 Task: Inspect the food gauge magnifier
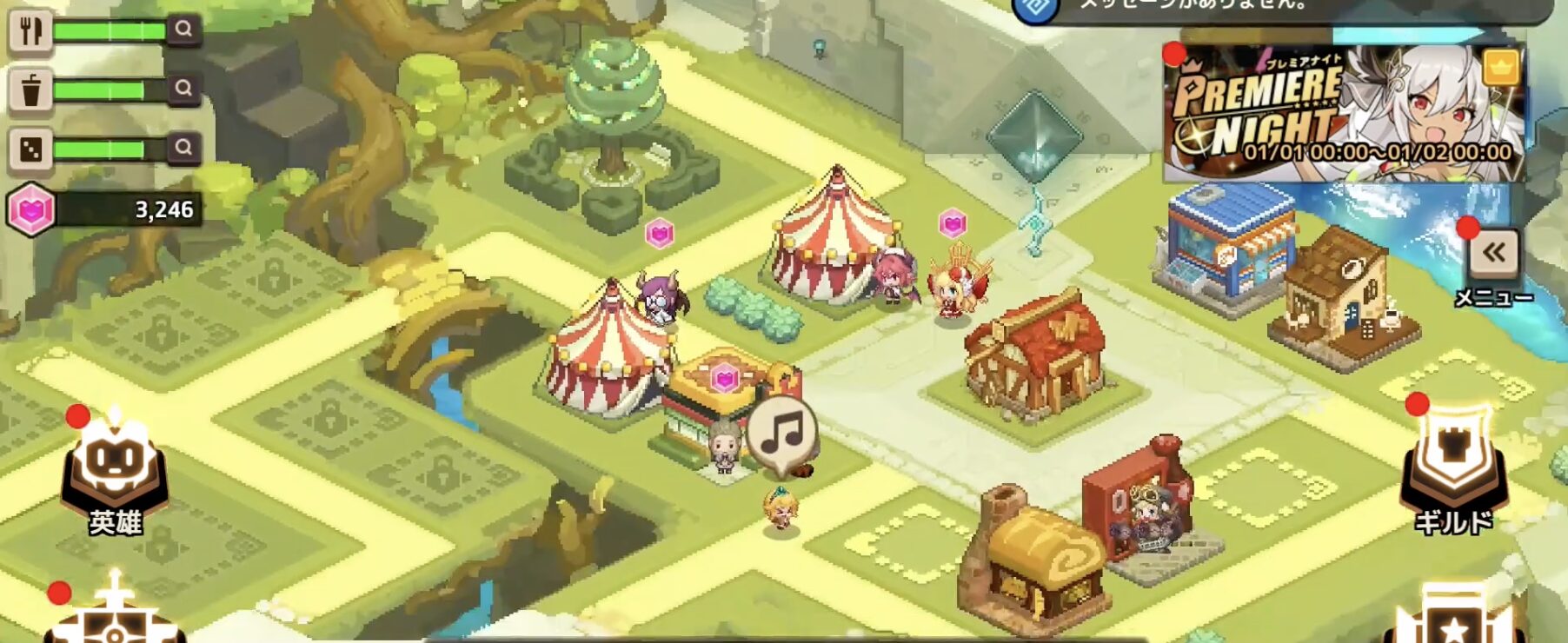coord(183,30)
